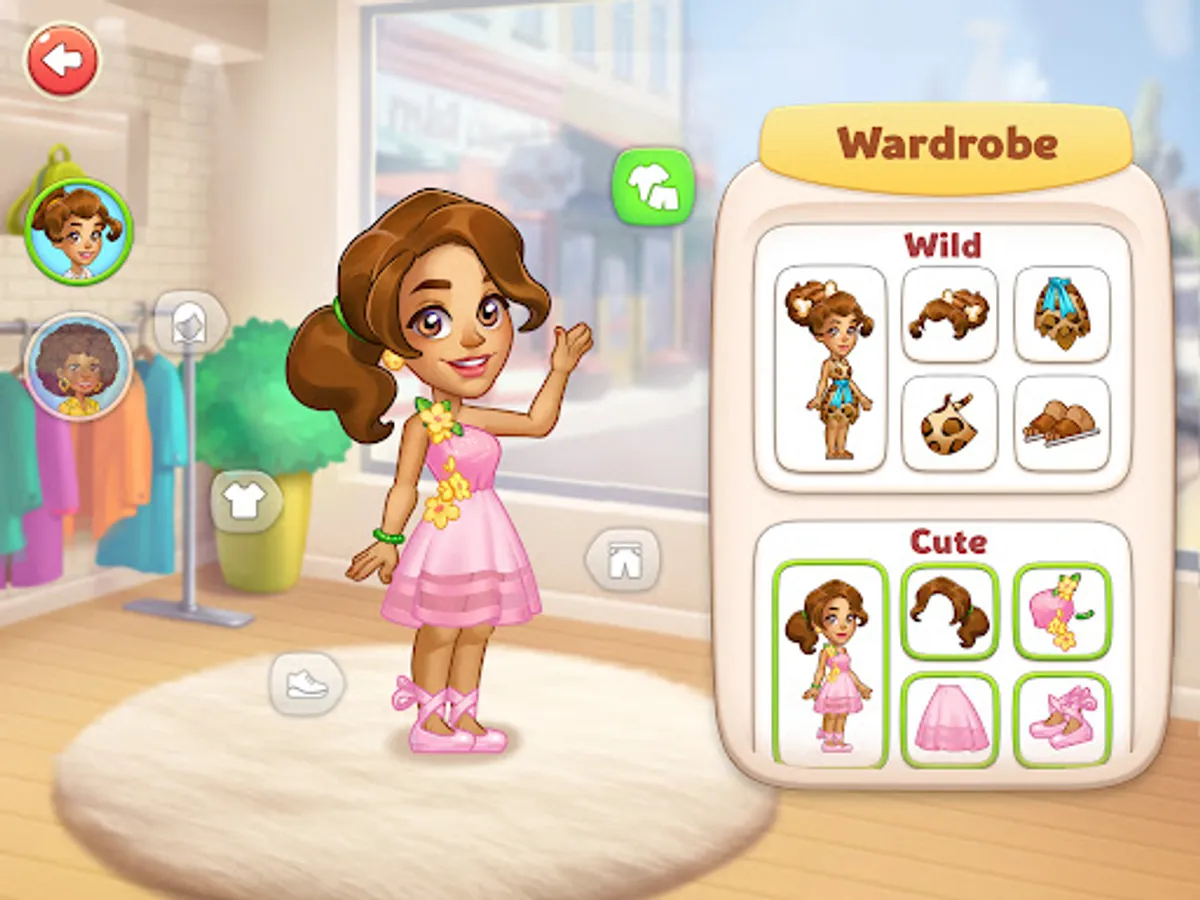The image size is (1200, 900).
Task: Select the Cute pink skirt
Action: [950, 720]
